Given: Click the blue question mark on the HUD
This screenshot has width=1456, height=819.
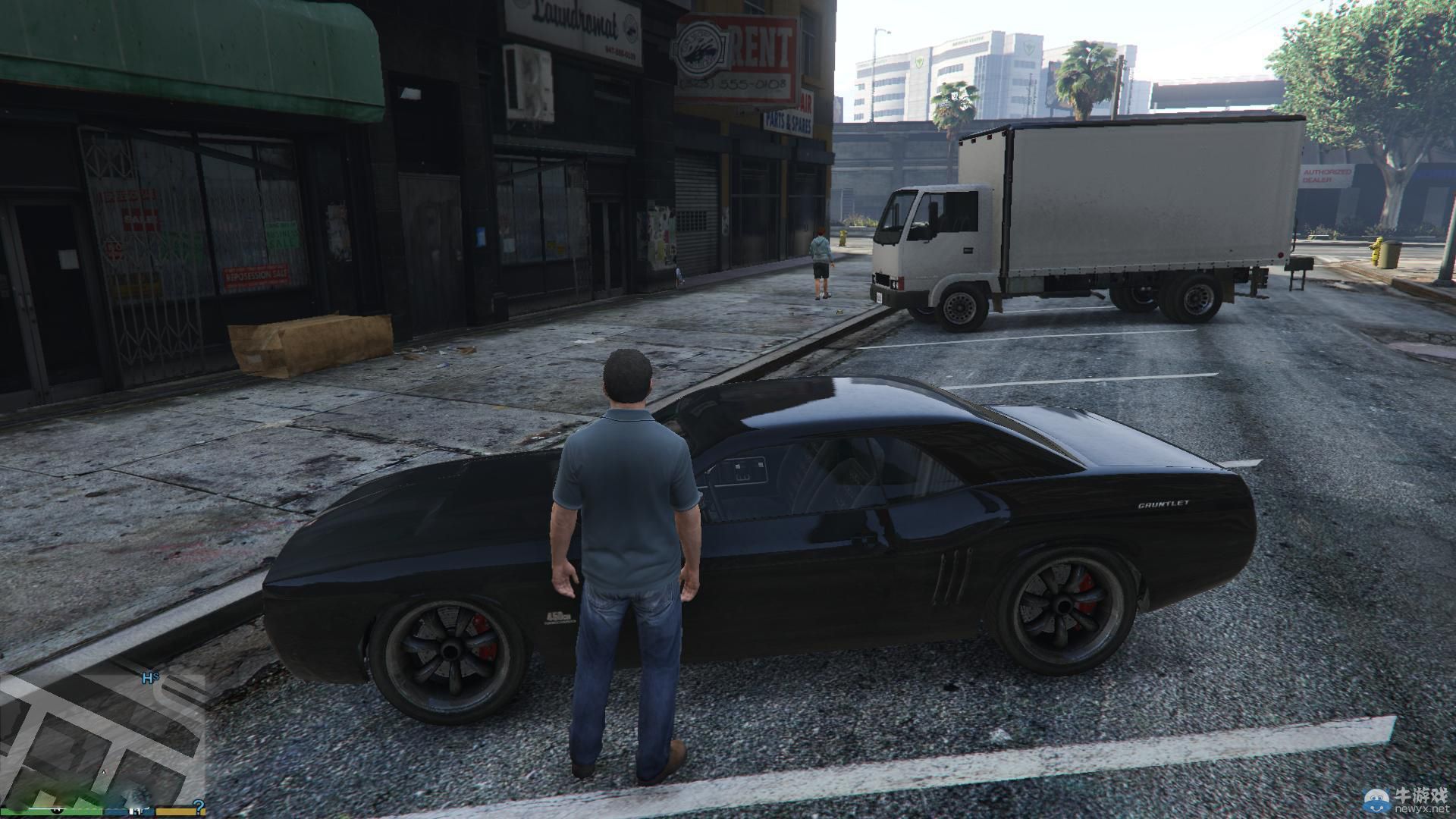Looking at the screenshot, I should click(199, 805).
